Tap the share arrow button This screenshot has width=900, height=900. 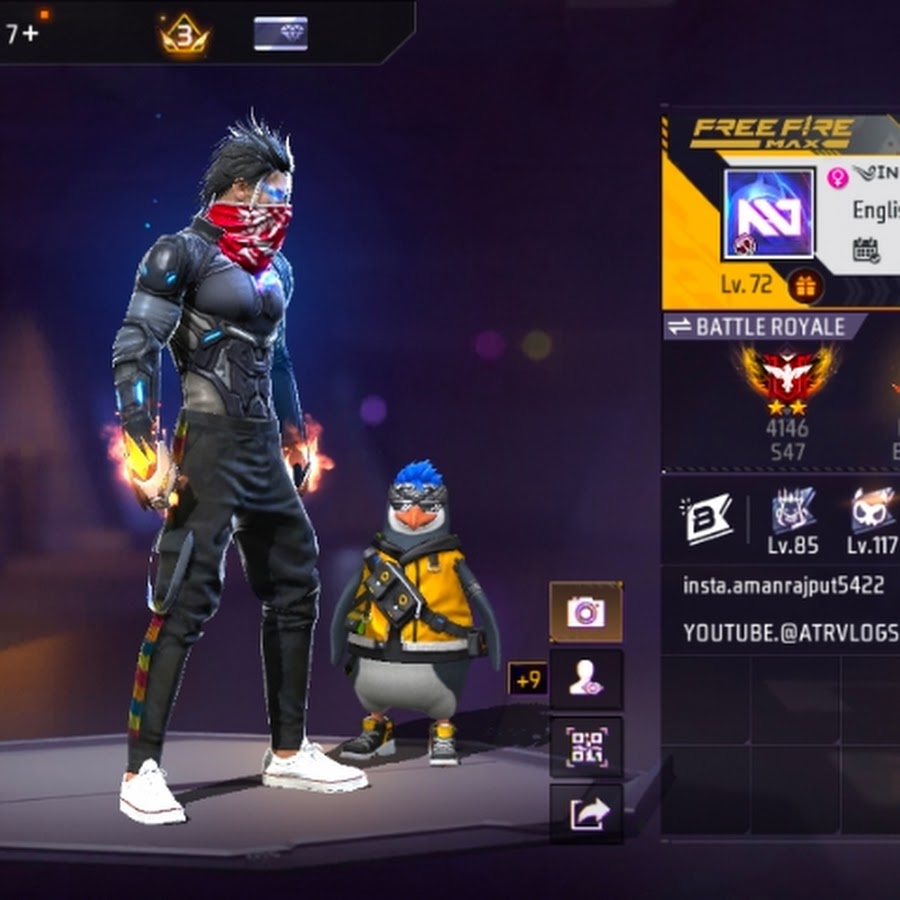coord(585,814)
